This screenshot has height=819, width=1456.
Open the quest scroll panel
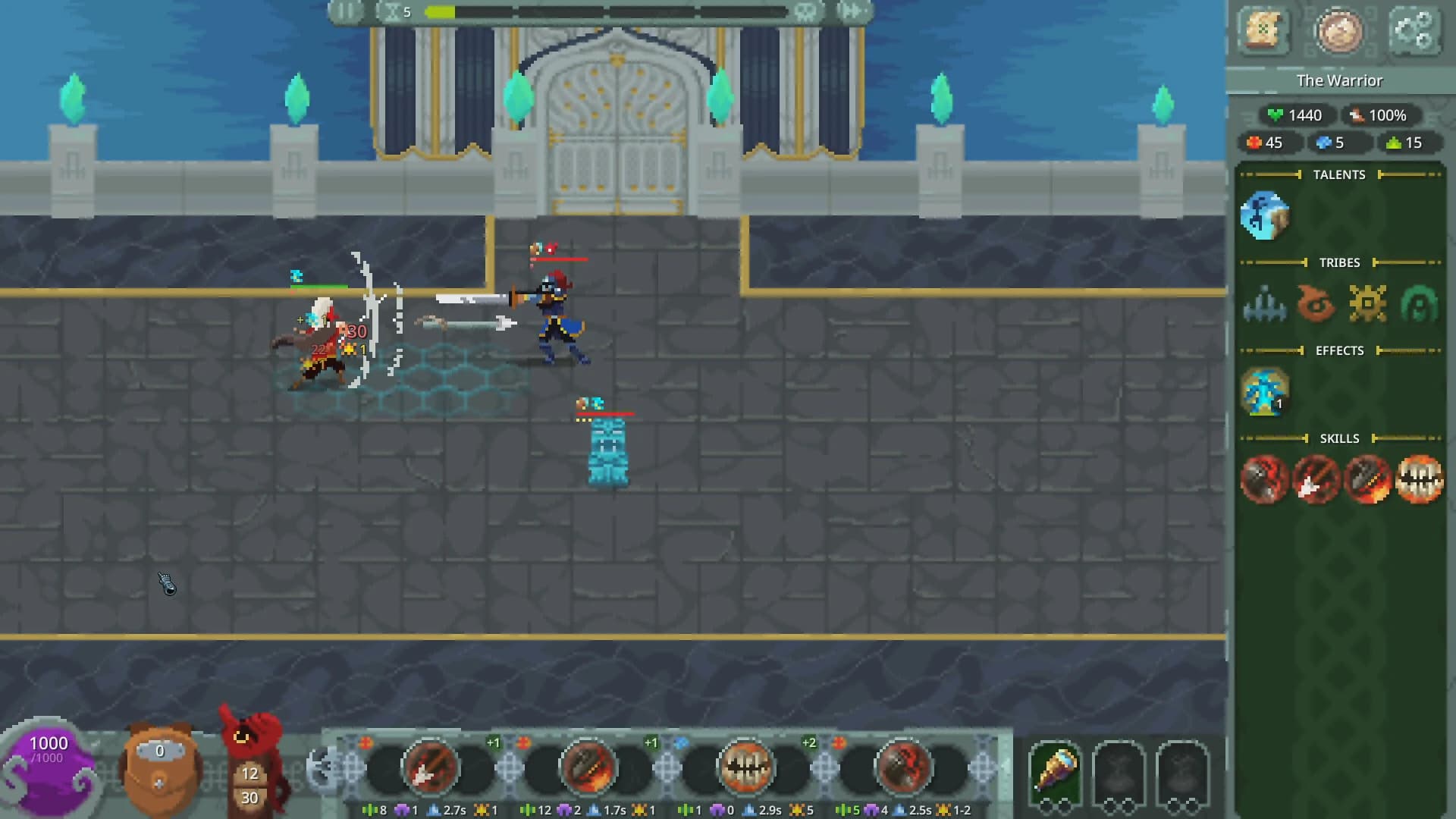pos(1266,32)
